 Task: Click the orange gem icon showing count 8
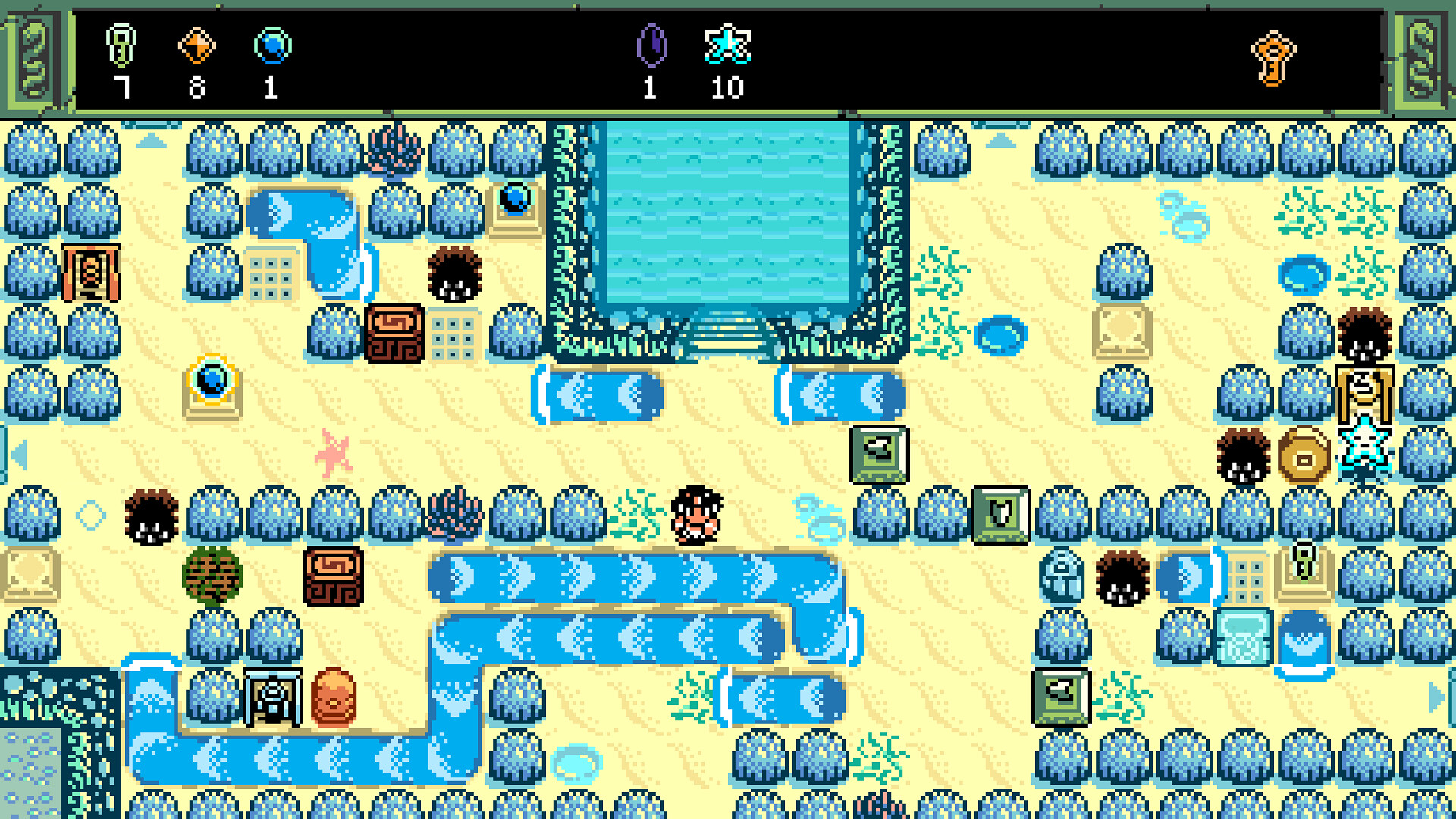197,47
